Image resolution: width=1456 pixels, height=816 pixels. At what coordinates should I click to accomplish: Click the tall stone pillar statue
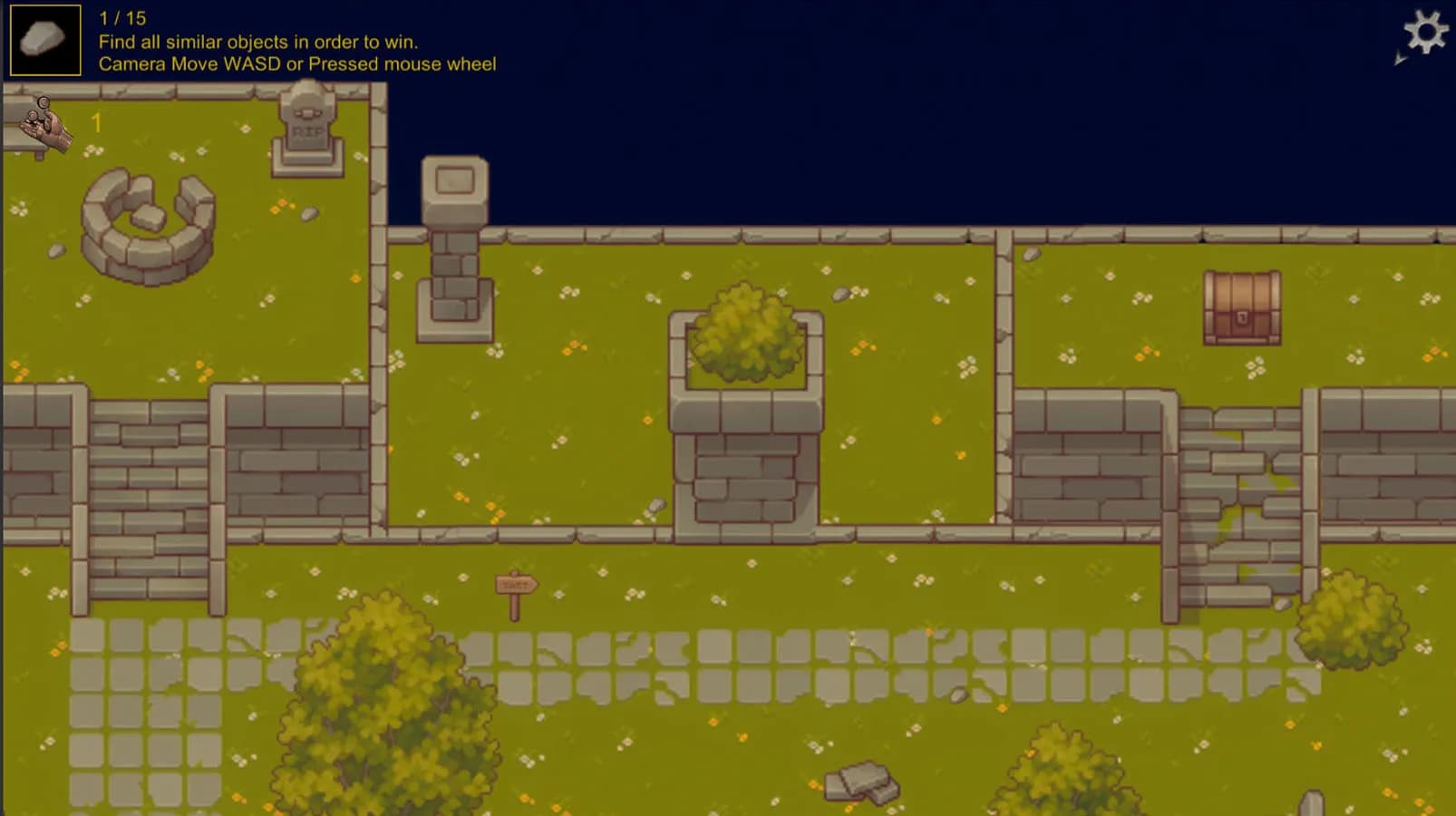coord(454,245)
